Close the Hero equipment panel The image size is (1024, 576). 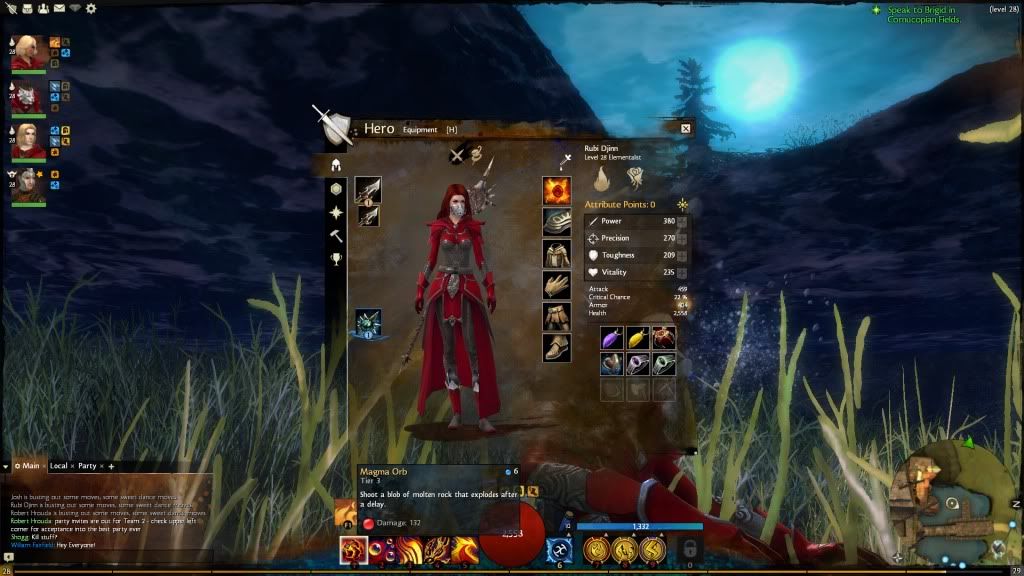click(x=685, y=128)
